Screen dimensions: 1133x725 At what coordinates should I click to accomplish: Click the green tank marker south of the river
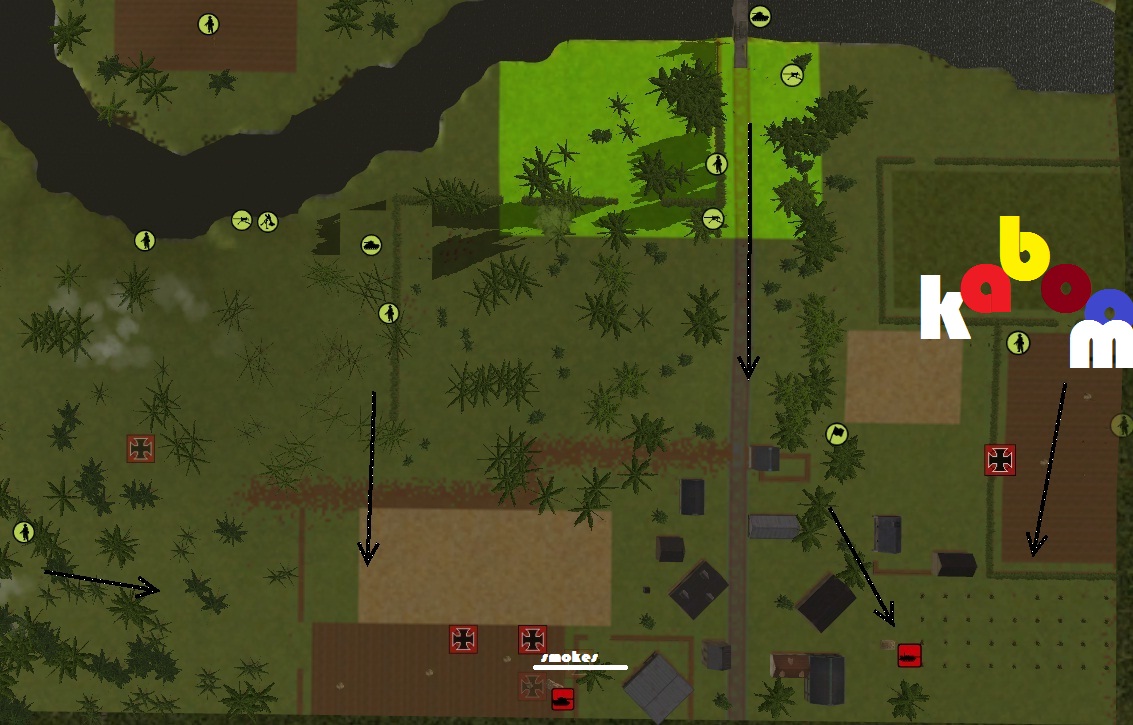371,244
